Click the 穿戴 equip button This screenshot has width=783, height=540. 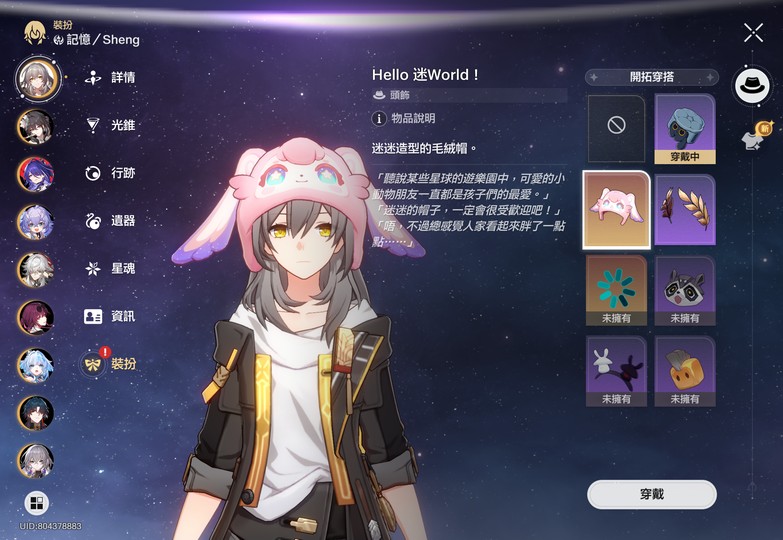(x=651, y=494)
